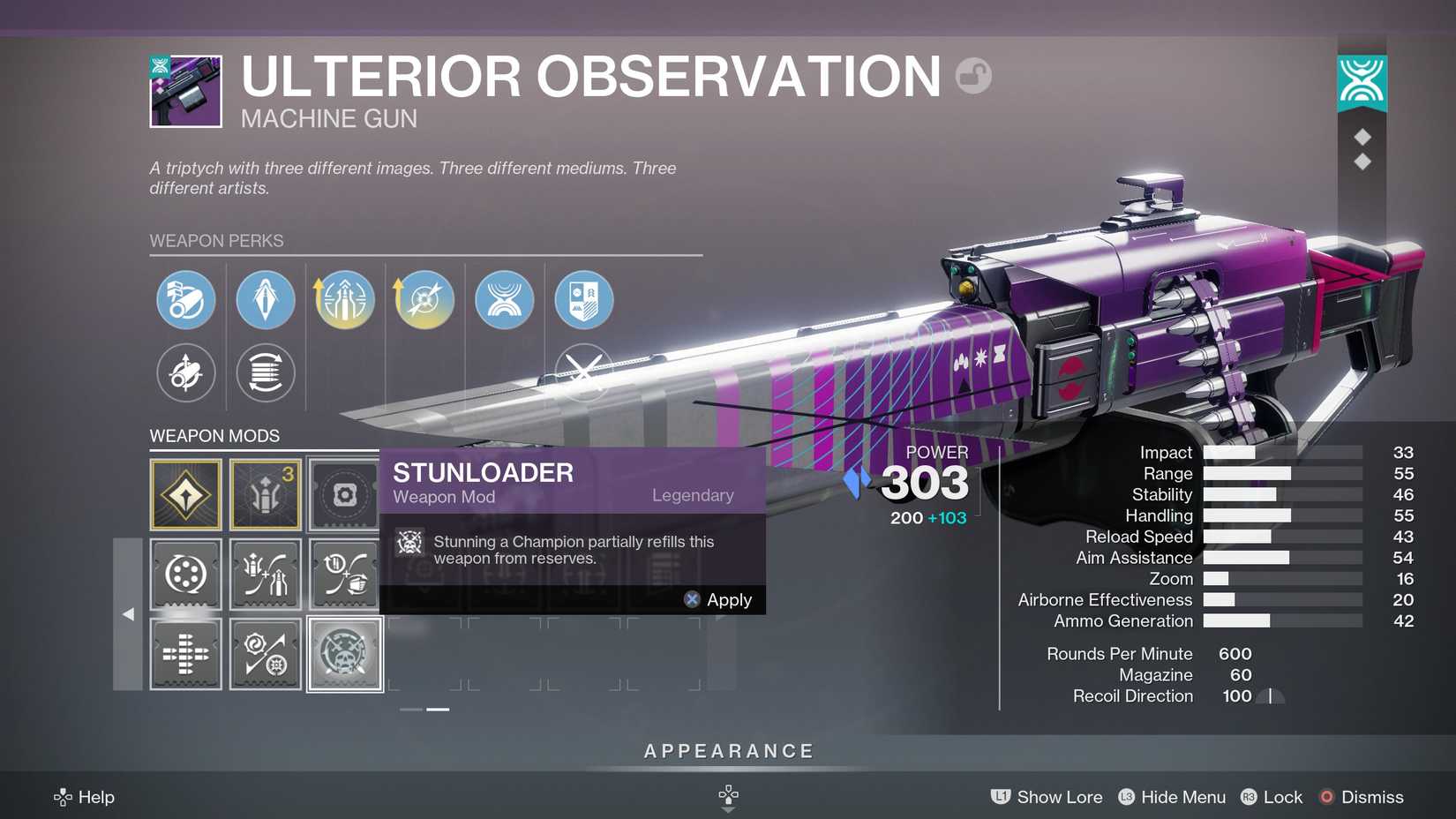The image size is (1456, 819).
Task: Click the origin trait perk icon
Action: 504,300
